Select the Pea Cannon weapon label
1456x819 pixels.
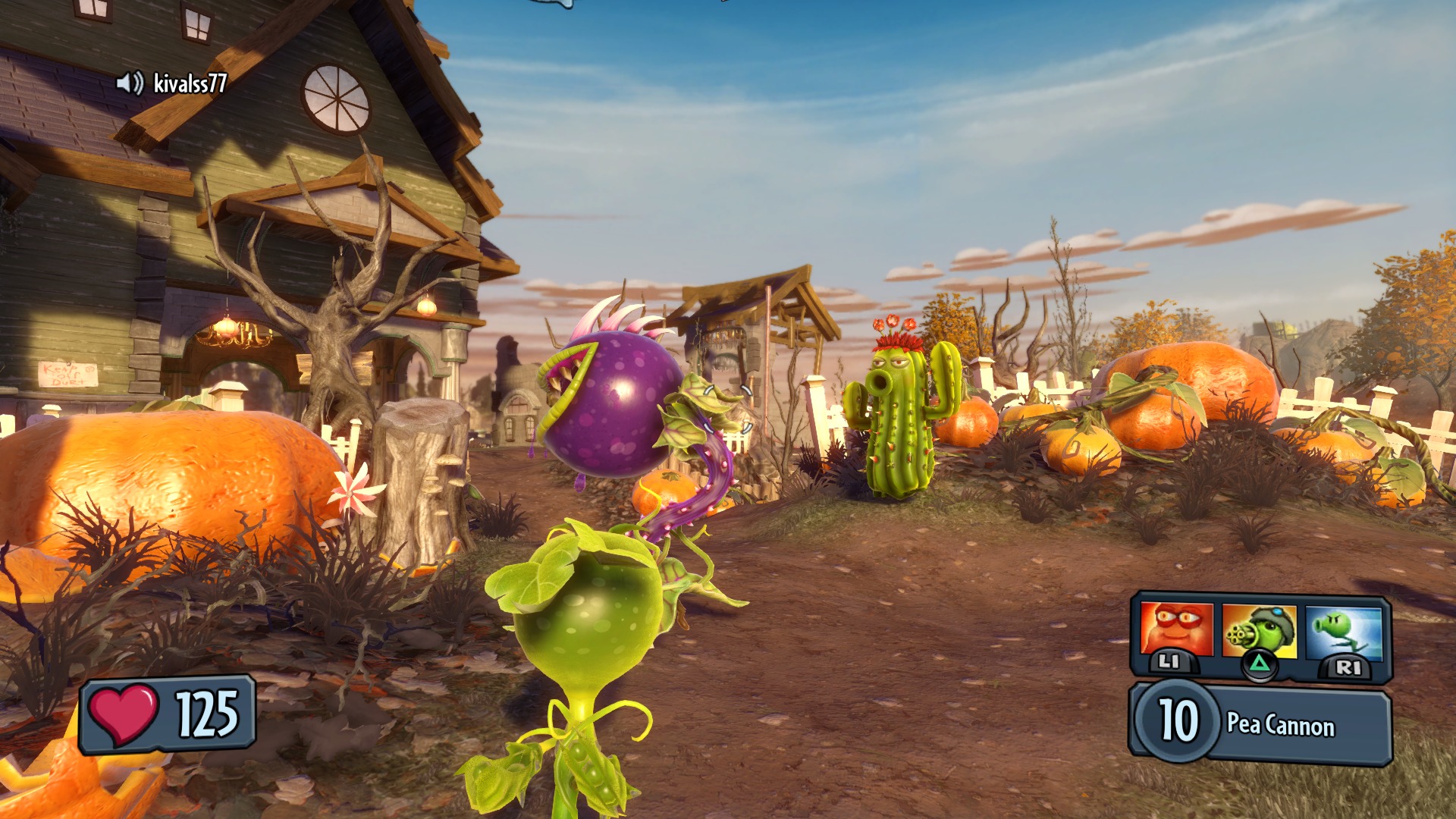(1282, 726)
